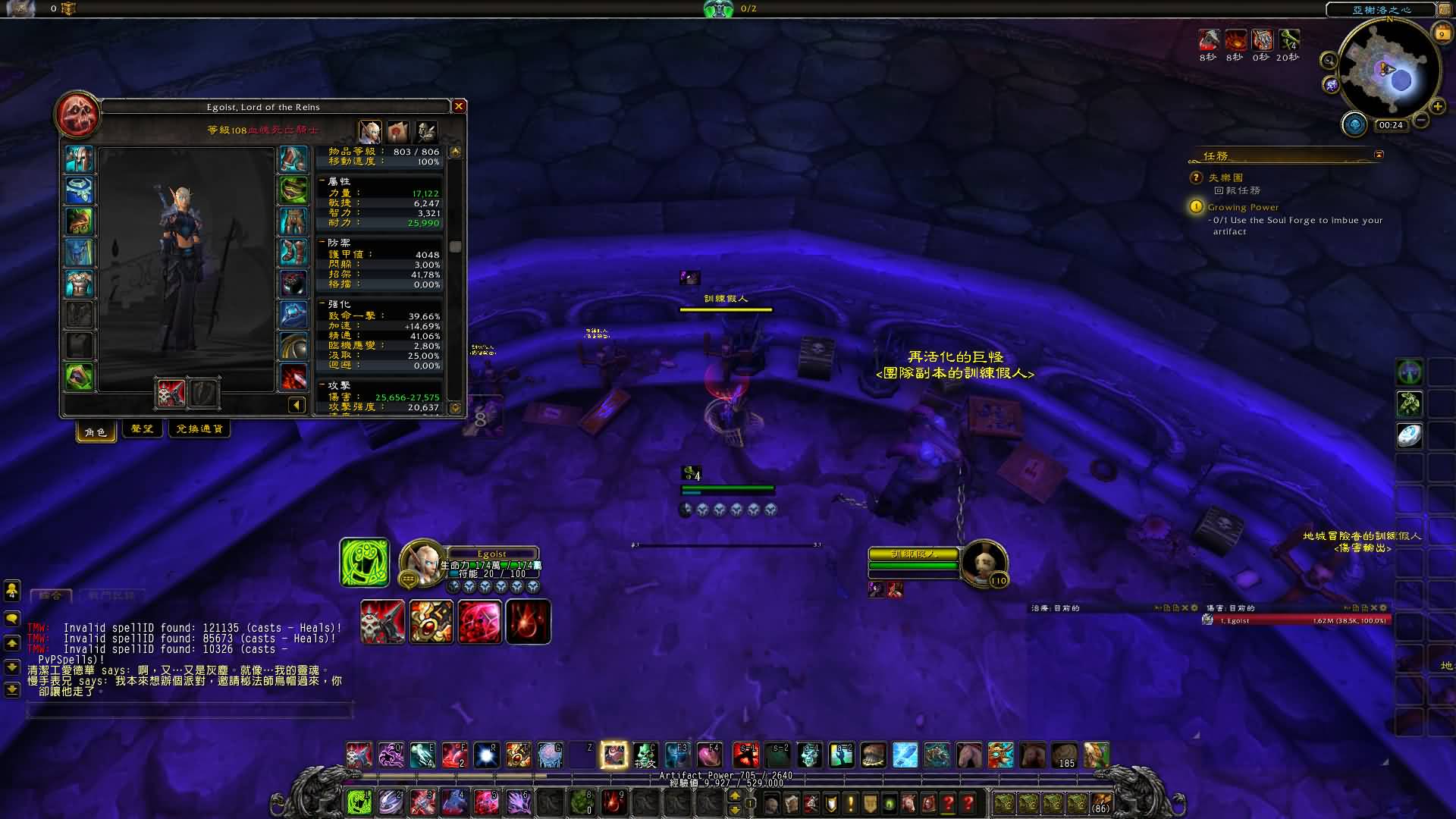Select the 角色 character tab
The image size is (1456, 819).
coord(96,431)
